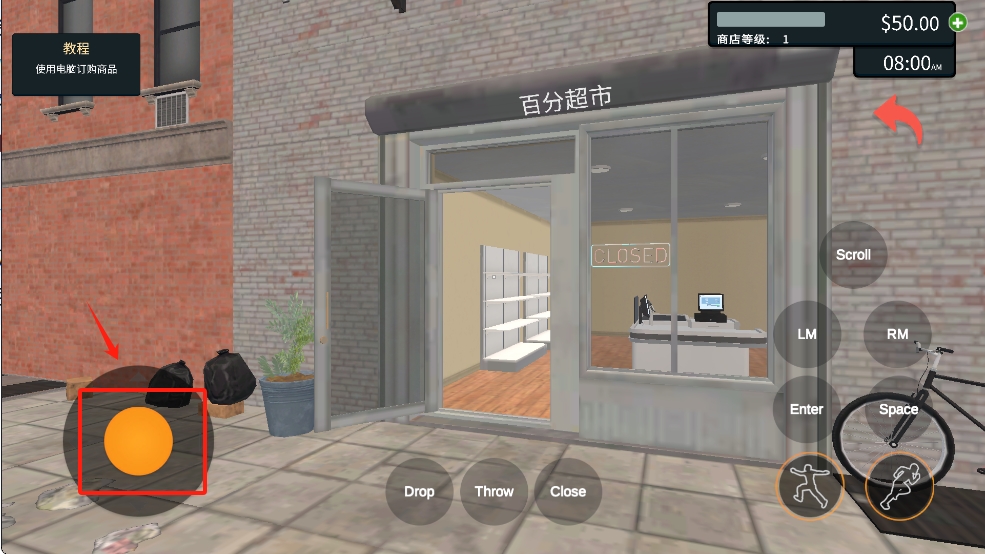985x554 pixels.
Task: Tap the orange joystick knob
Action: [x=138, y=441]
